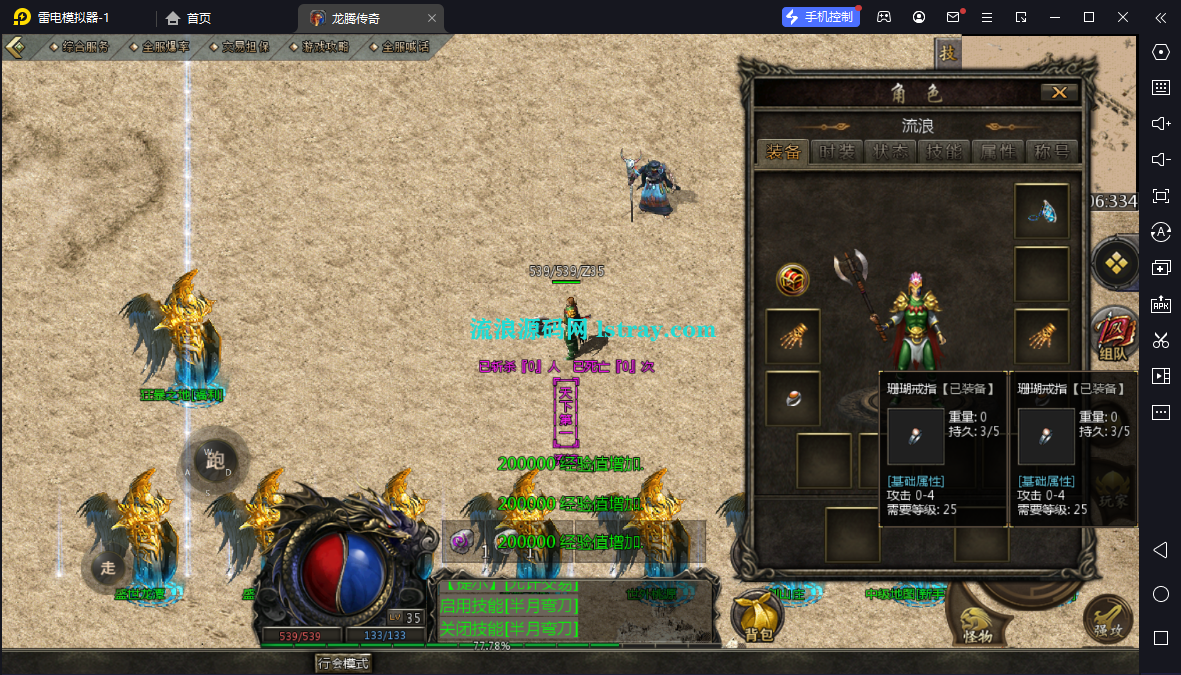1181x675 pixels.
Task: Choose 交易担保 in the top menu
Action: tap(240, 46)
